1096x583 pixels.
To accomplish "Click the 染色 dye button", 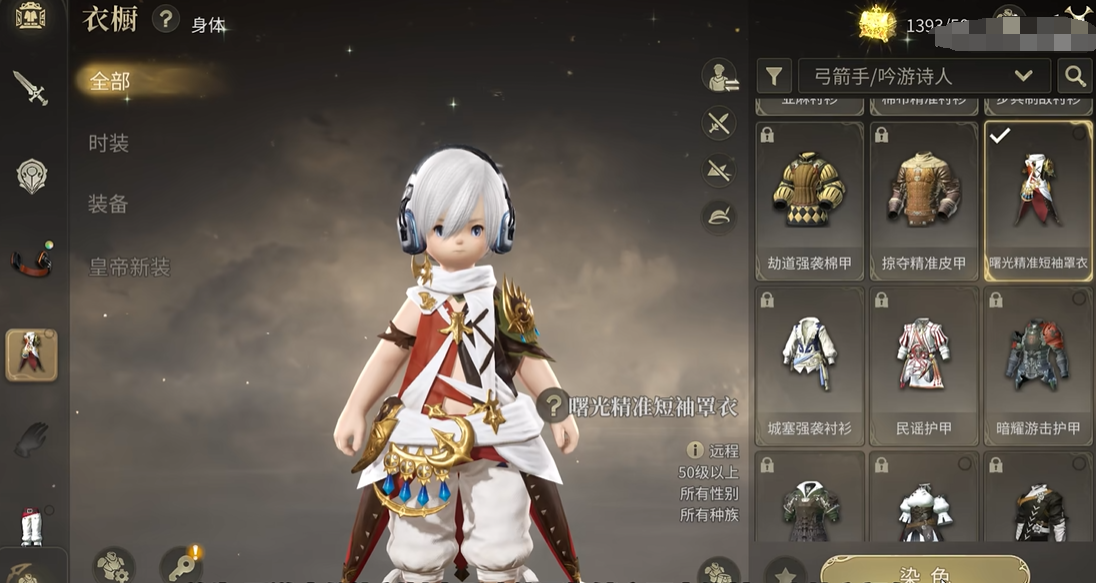I will point(925,571).
